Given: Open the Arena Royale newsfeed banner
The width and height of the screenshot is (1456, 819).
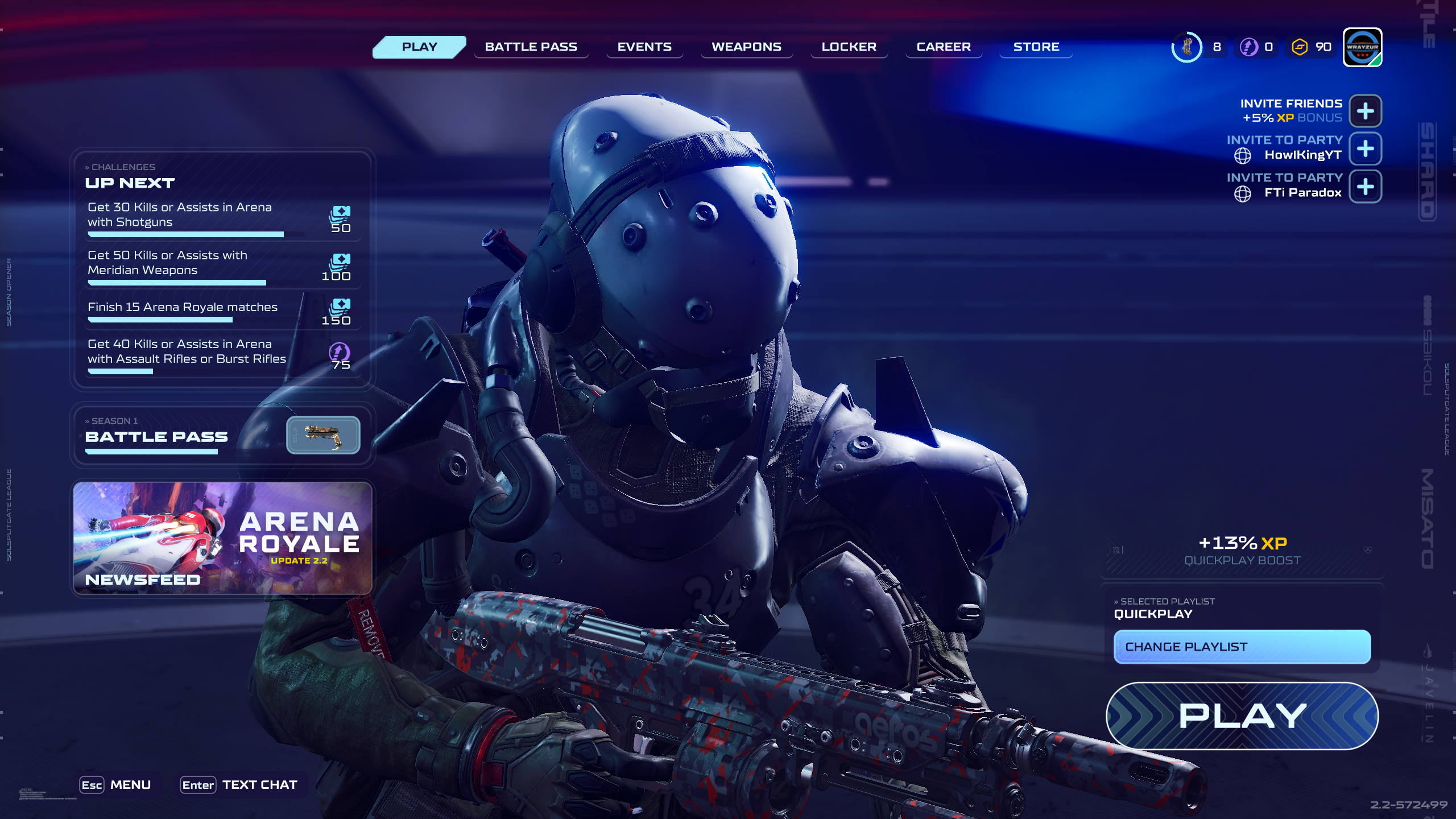Looking at the screenshot, I should coord(222,537).
